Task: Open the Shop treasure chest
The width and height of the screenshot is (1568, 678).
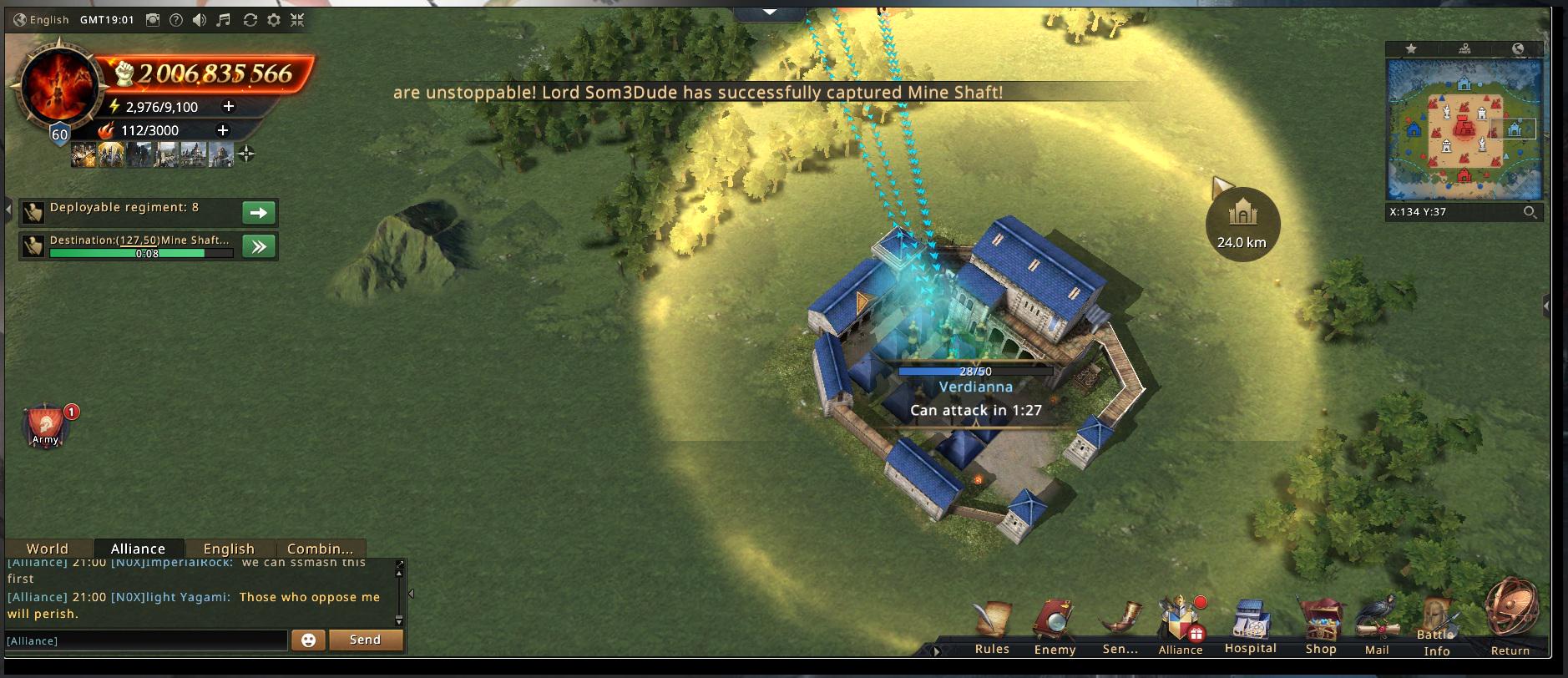Action: pos(1321,627)
